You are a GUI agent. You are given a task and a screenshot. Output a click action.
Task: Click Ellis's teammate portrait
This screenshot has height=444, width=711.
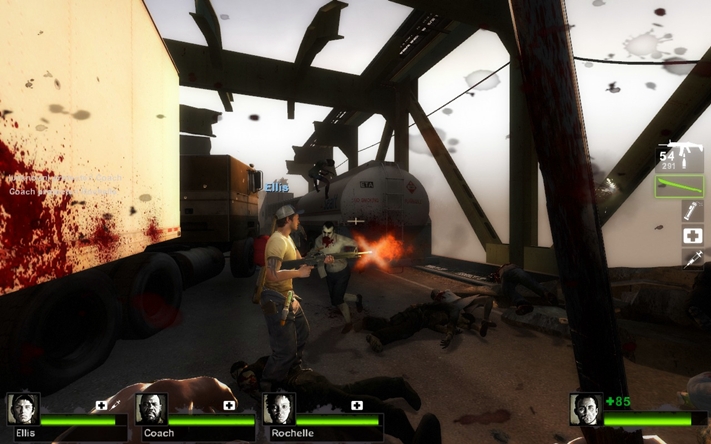pos(22,409)
